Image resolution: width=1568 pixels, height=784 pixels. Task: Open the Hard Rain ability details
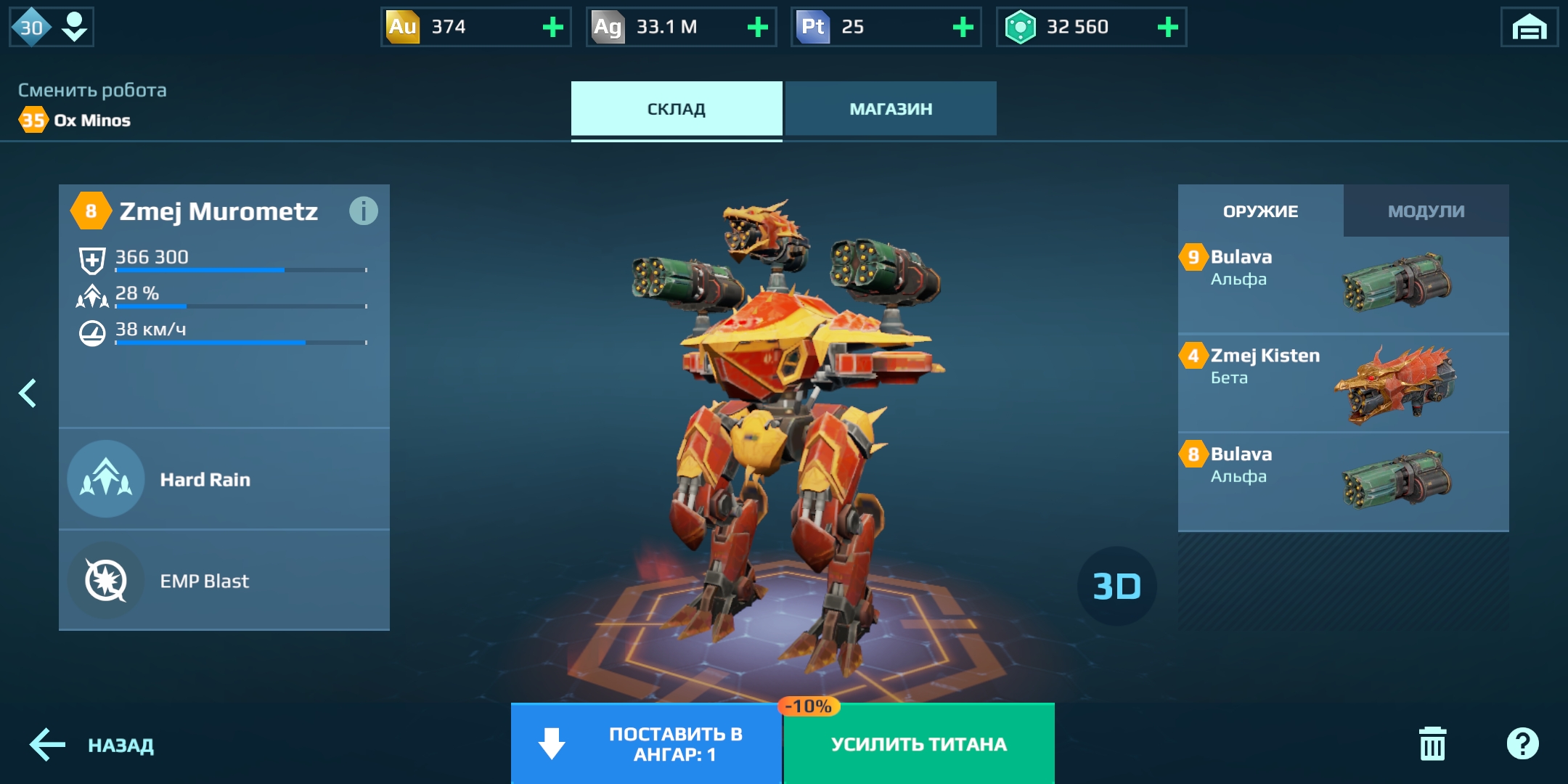[224, 479]
